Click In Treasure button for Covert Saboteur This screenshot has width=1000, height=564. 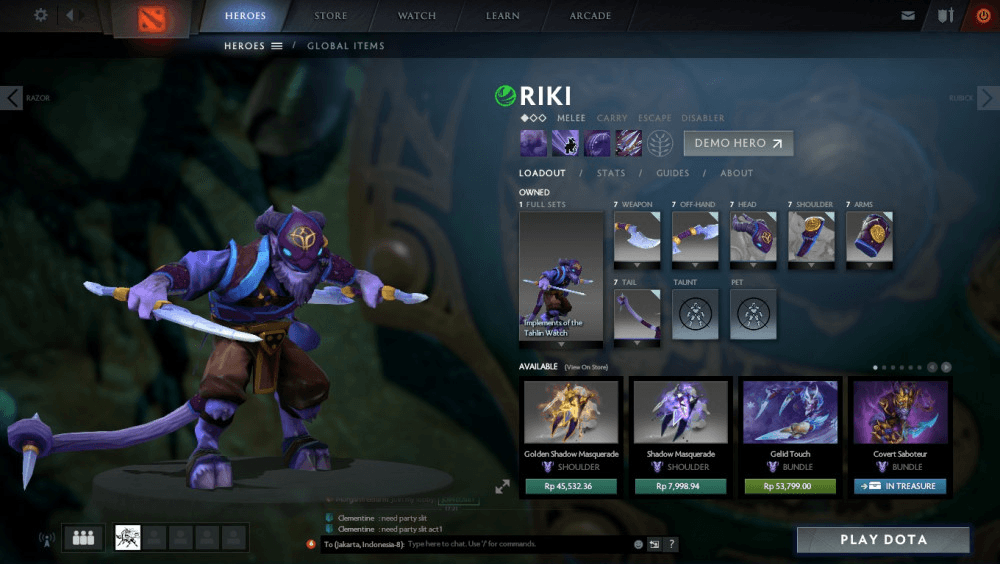coord(899,486)
